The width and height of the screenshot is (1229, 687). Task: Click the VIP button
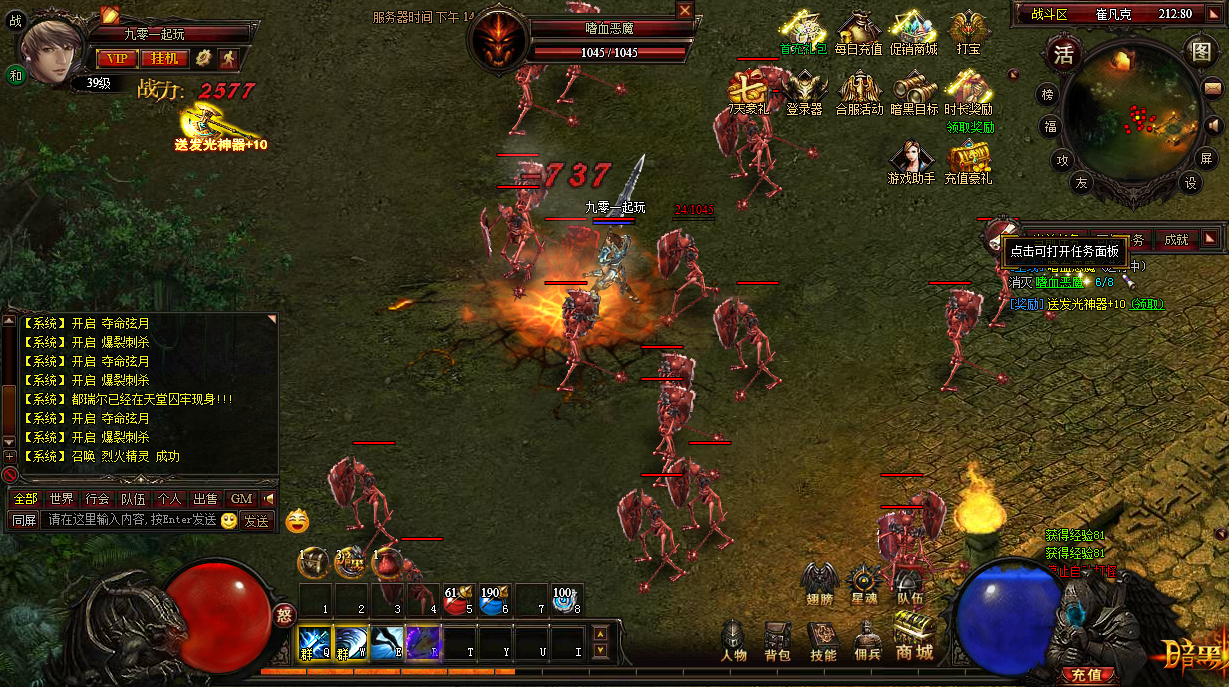[x=116, y=58]
